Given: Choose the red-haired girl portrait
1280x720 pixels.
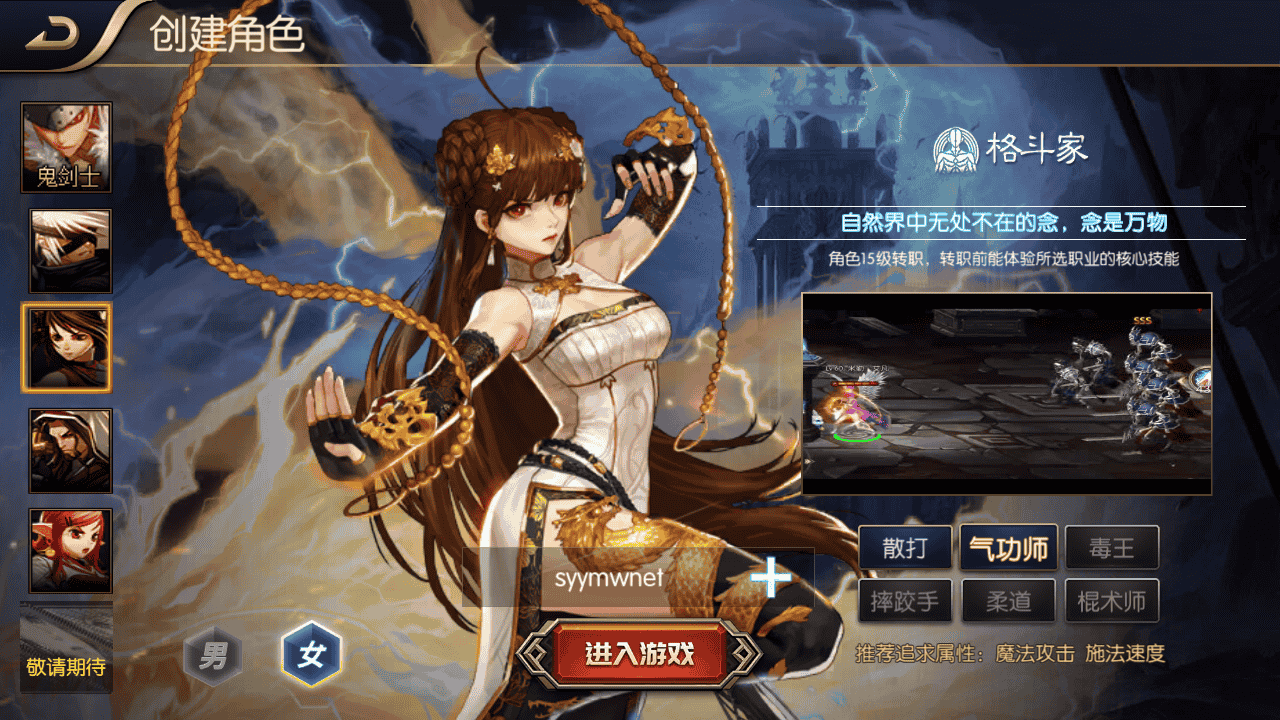Looking at the screenshot, I should click(x=70, y=550).
